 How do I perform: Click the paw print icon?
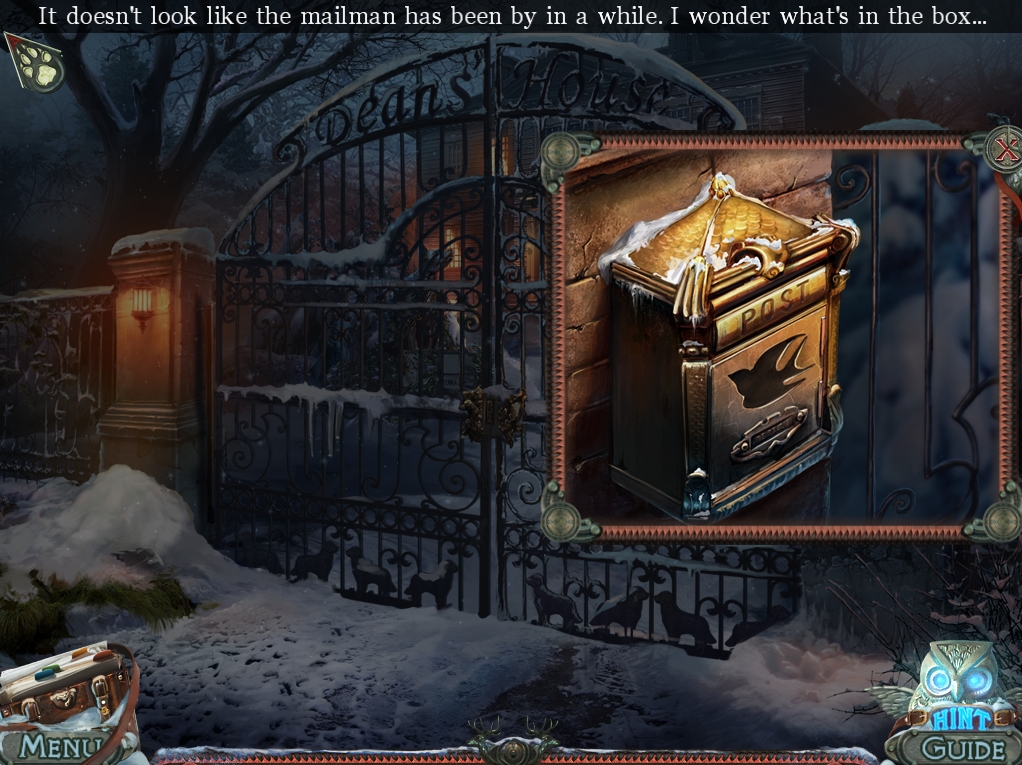coord(40,62)
